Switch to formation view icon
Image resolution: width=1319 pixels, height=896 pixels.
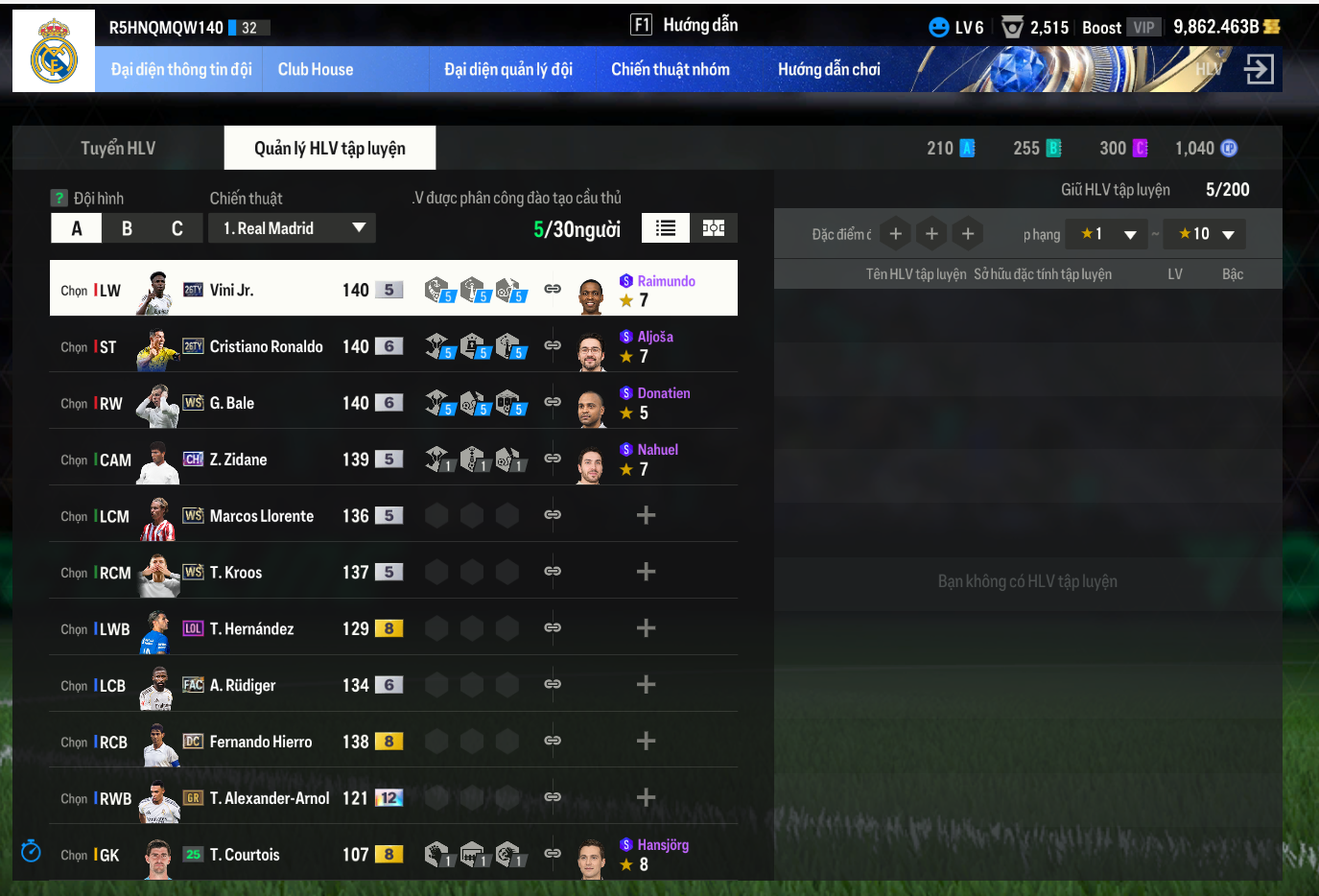coord(713,228)
